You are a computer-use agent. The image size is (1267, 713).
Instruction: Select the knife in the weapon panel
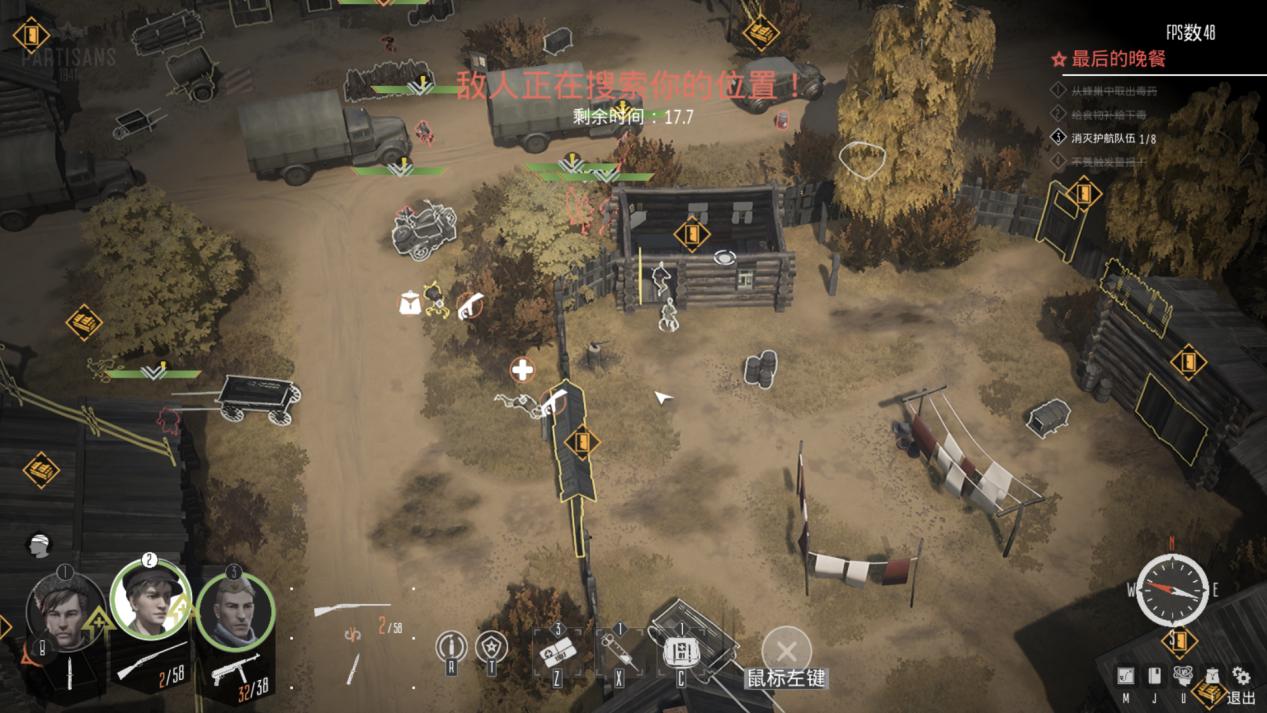[354, 667]
